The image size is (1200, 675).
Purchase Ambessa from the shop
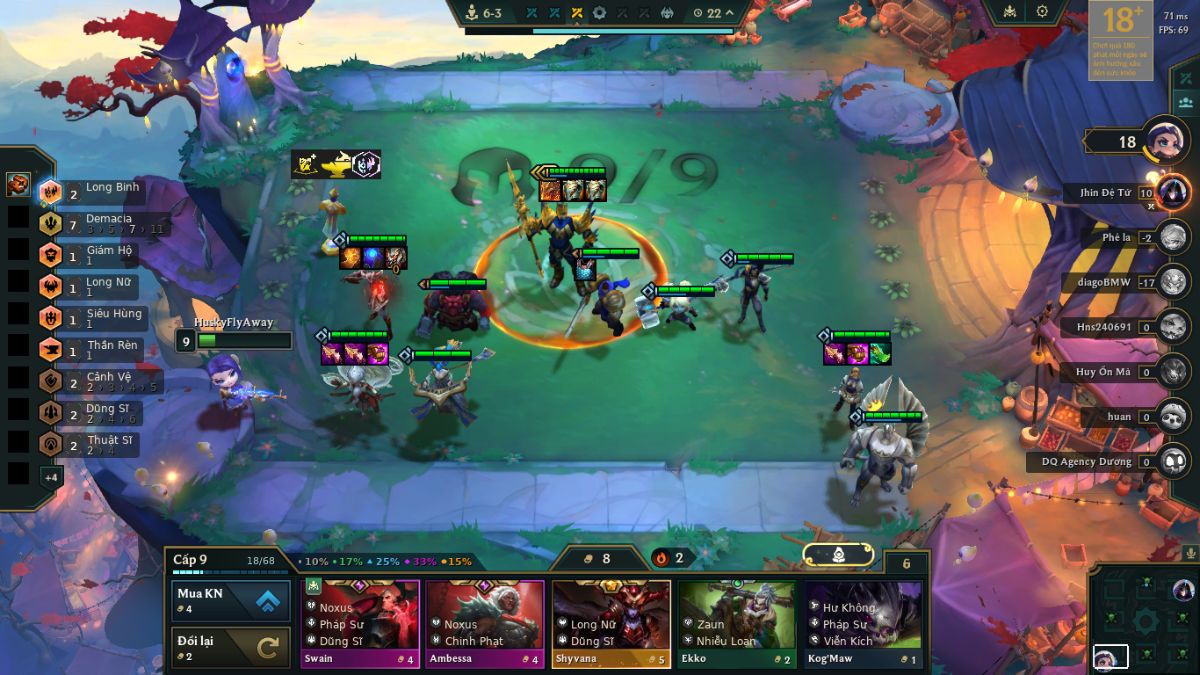coord(485,624)
